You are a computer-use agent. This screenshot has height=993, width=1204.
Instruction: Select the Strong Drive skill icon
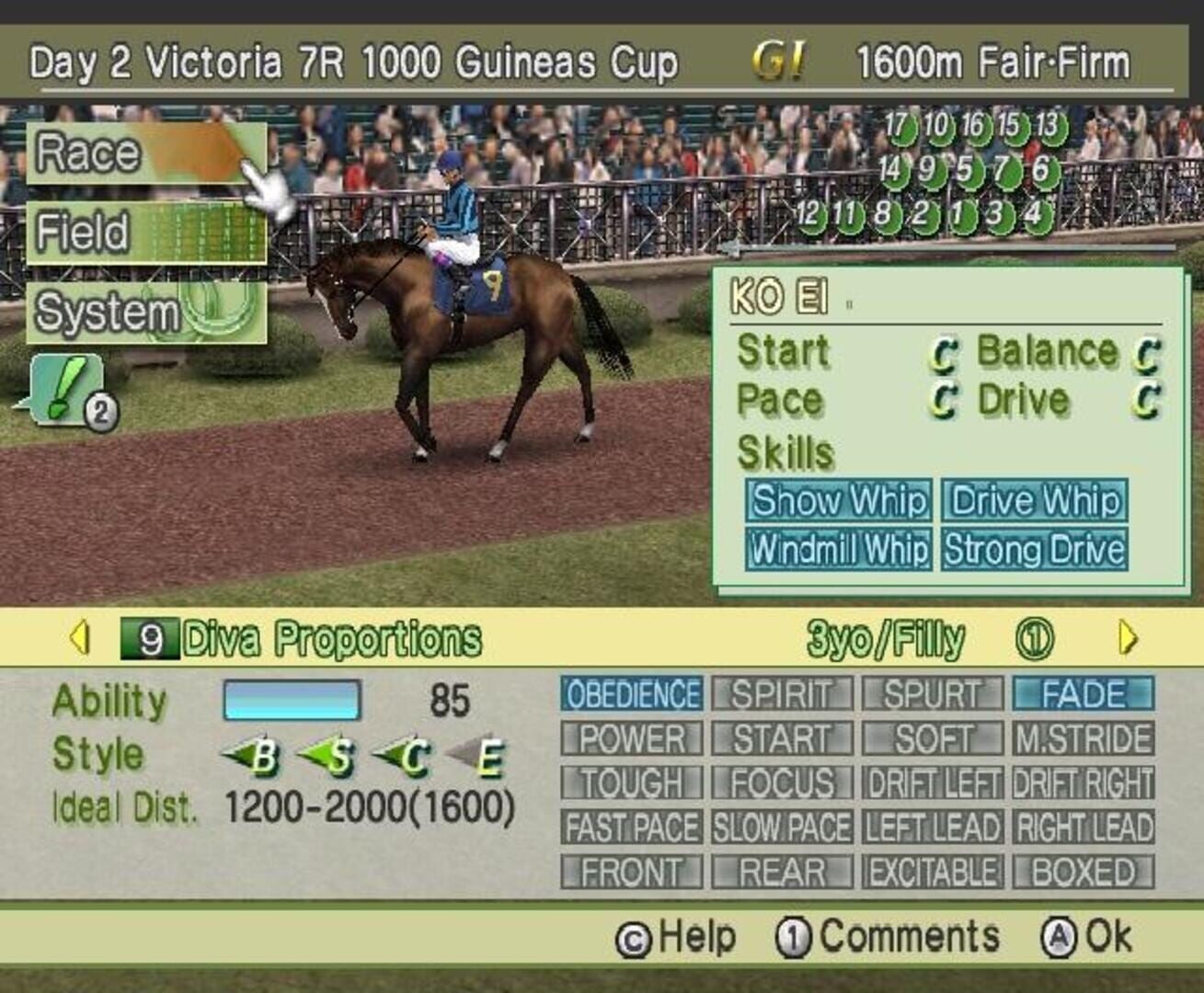1034,552
